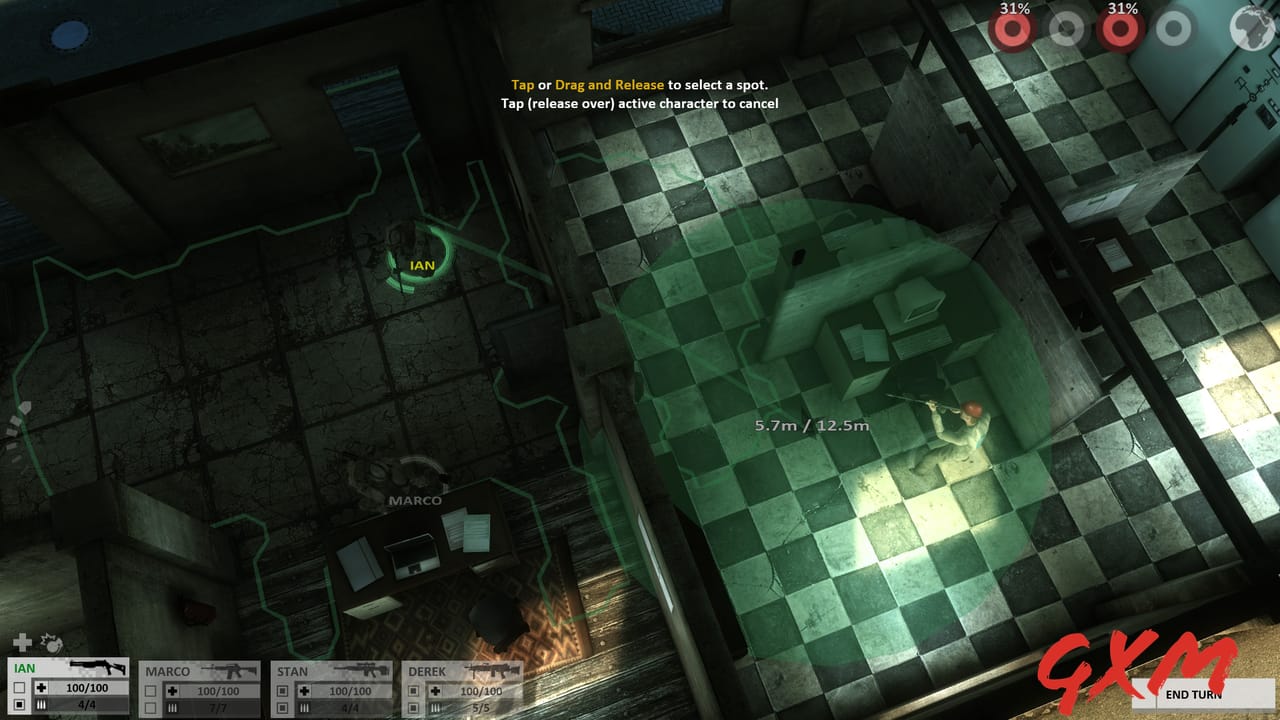Click the medkit cross icon above Ian's panel
The image size is (1280, 720).
[x=21, y=643]
